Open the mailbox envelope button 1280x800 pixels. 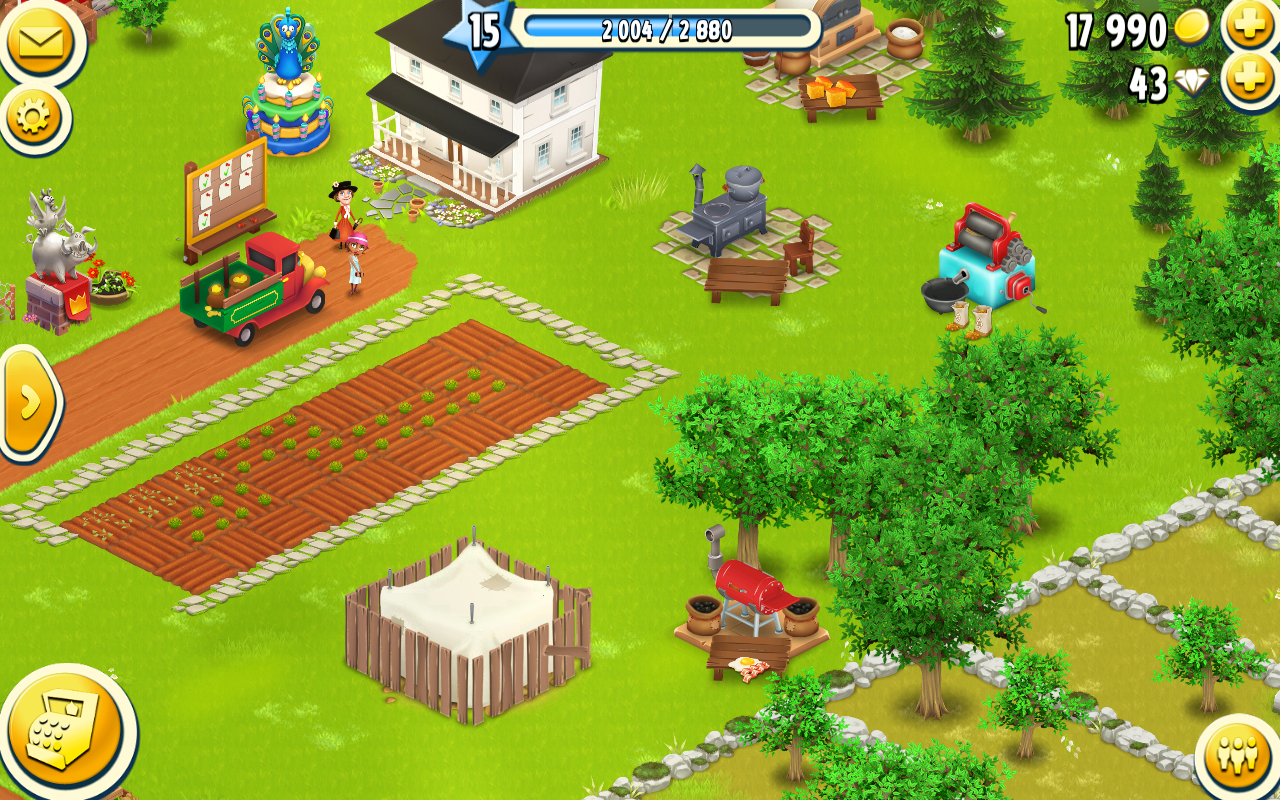(x=40, y=40)
